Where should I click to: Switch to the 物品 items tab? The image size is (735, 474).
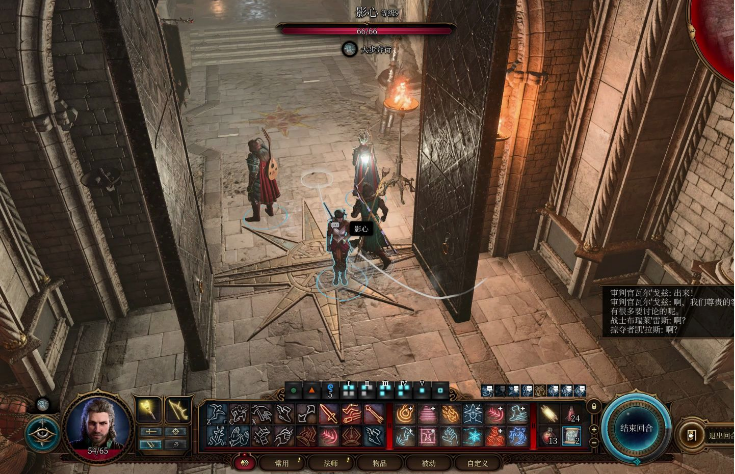tap(380, 463)
